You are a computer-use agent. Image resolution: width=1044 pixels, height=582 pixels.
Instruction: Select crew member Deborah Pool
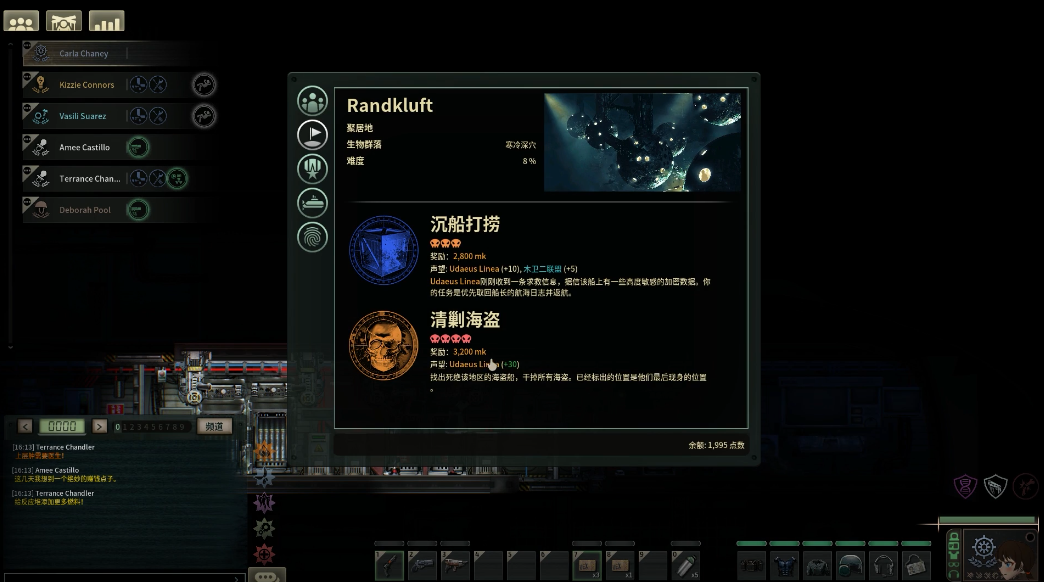(84, 210)
